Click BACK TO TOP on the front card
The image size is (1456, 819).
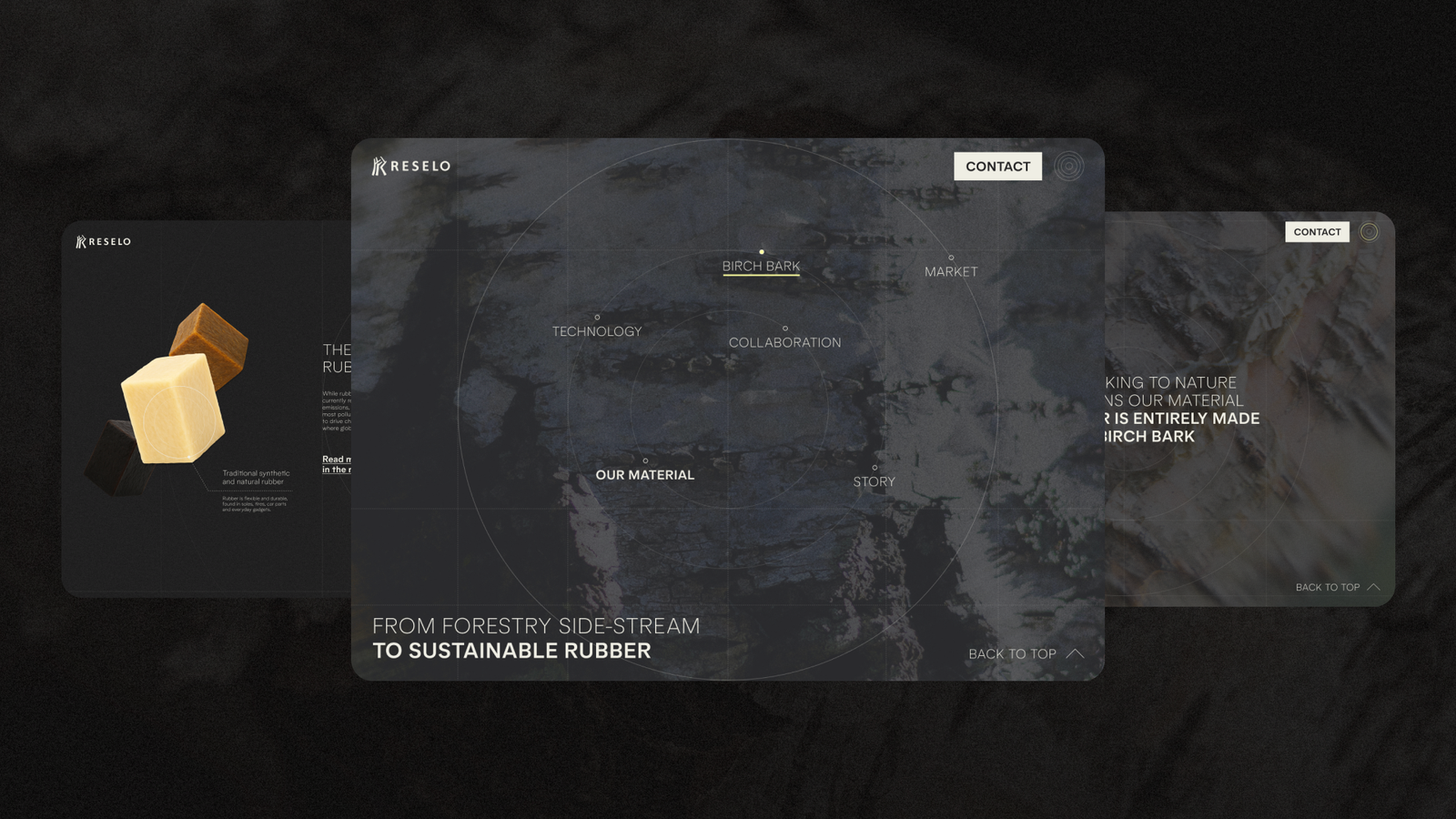click(x=1026, y=653)
